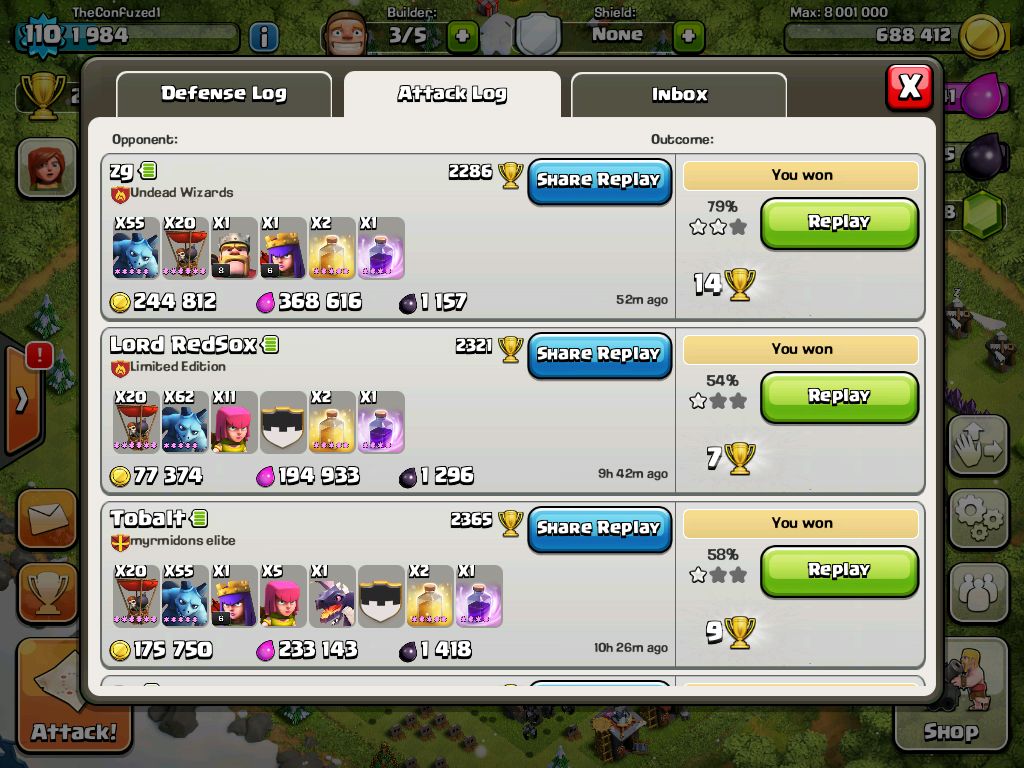Tap the blue info button by player name

[263, 38]
